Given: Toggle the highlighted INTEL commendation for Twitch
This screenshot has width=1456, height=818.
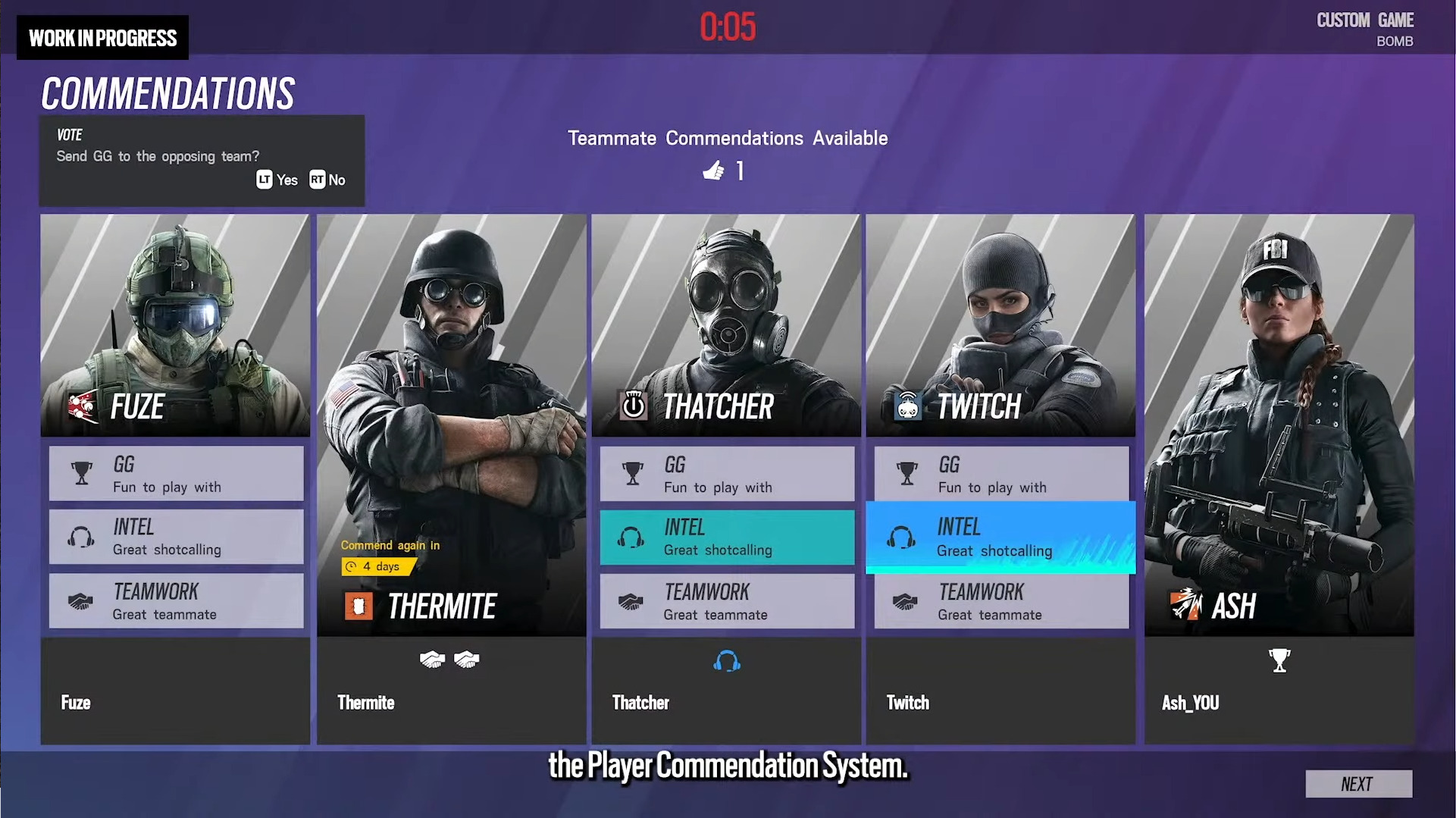Looking at the screenshot, I should click(x=1000, y=537).
